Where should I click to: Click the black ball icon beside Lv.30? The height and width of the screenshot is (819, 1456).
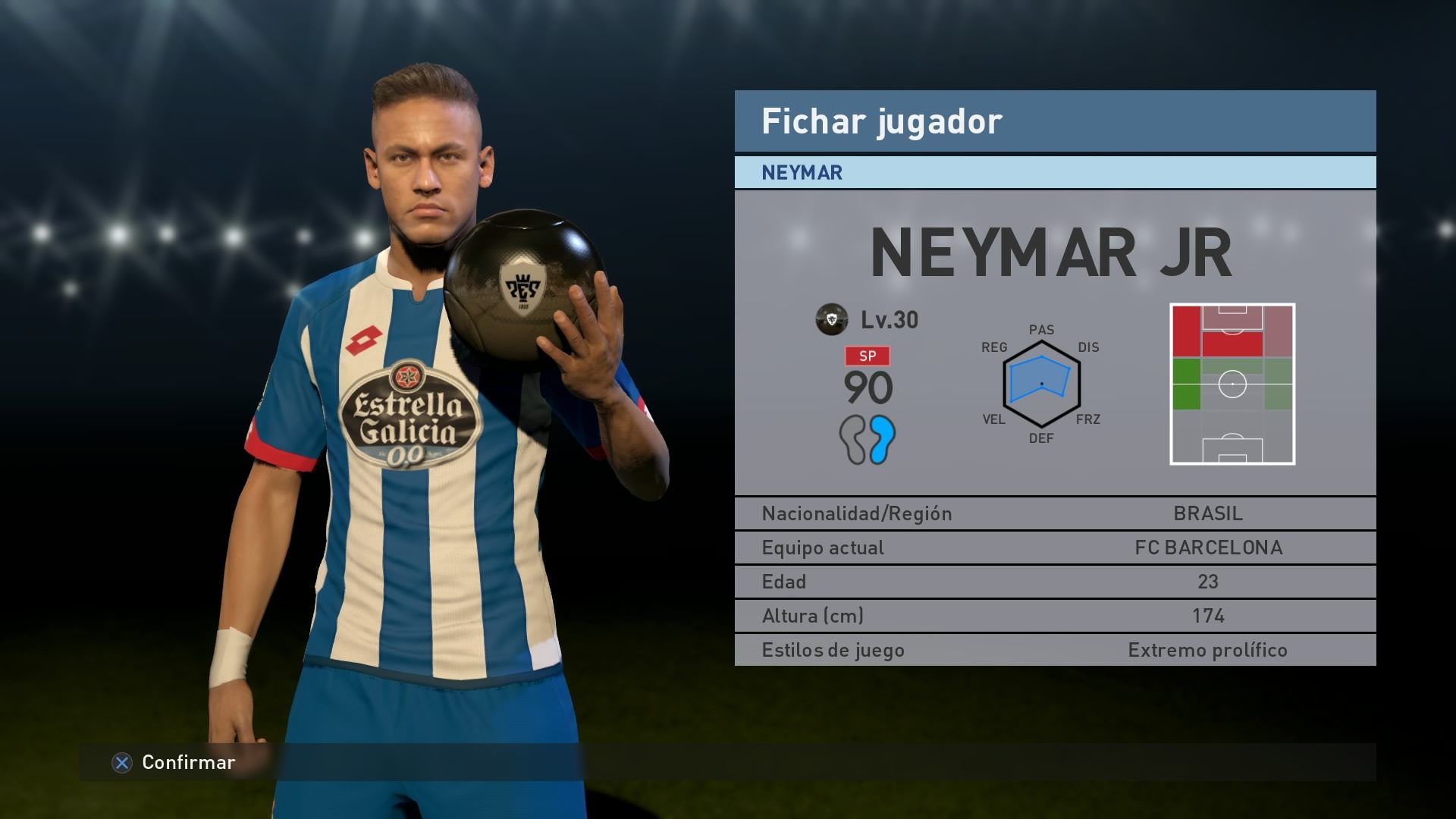pyautogui.click(x=831, y=319)
